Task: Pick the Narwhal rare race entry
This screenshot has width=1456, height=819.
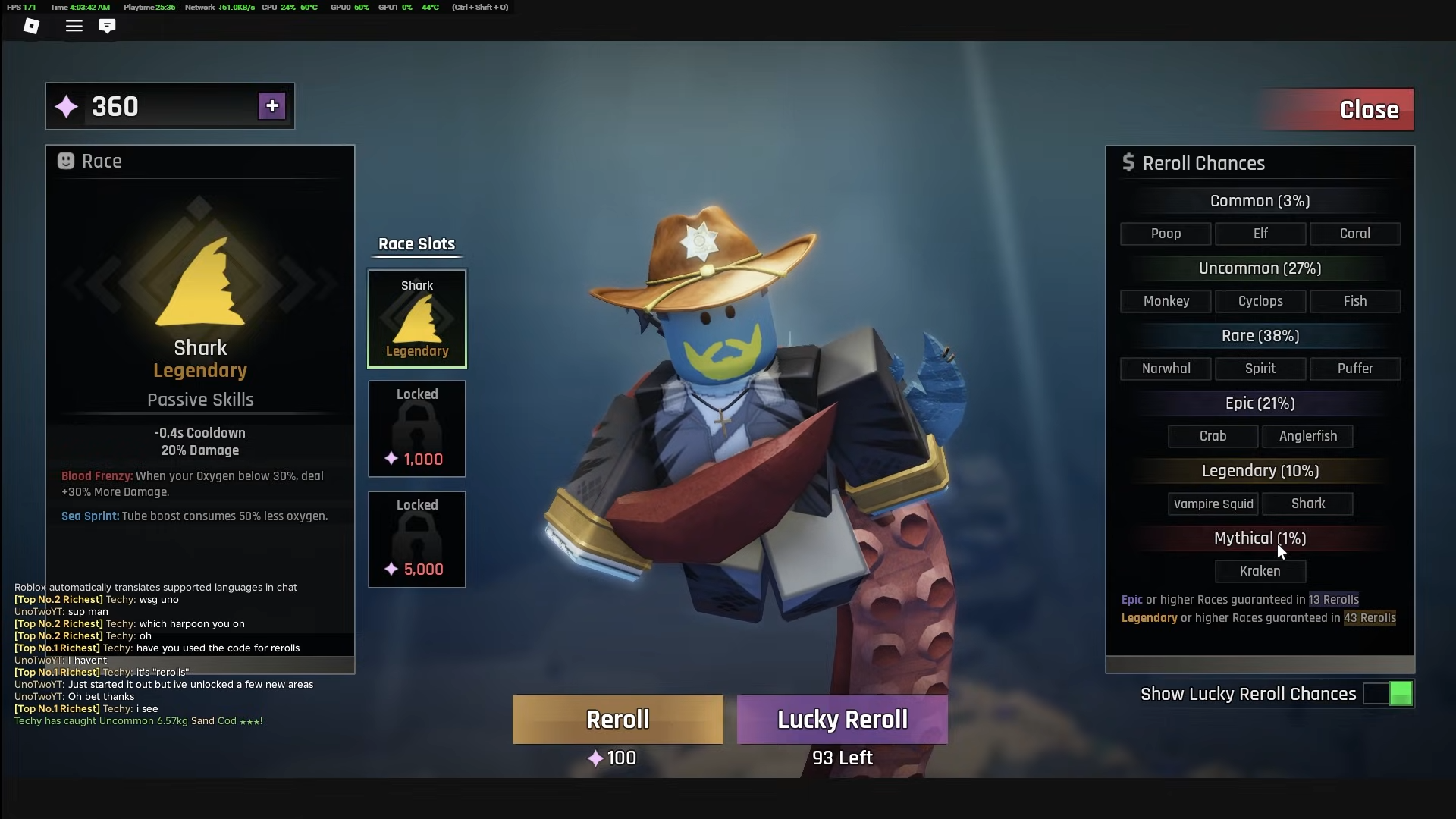Action: [x=1166, y=369]
